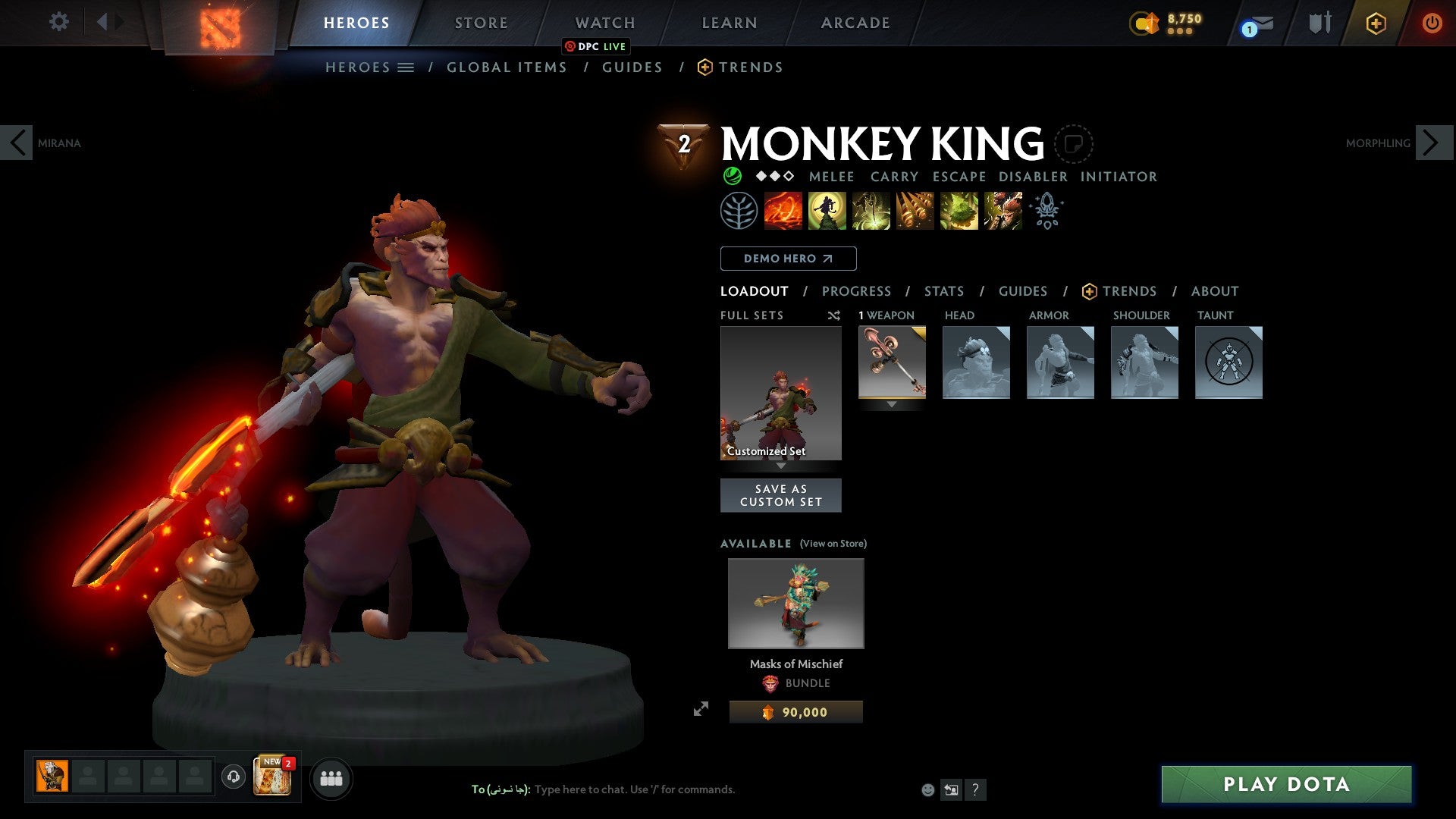Select the Boundless Strike ability icon

click(782, 210)
